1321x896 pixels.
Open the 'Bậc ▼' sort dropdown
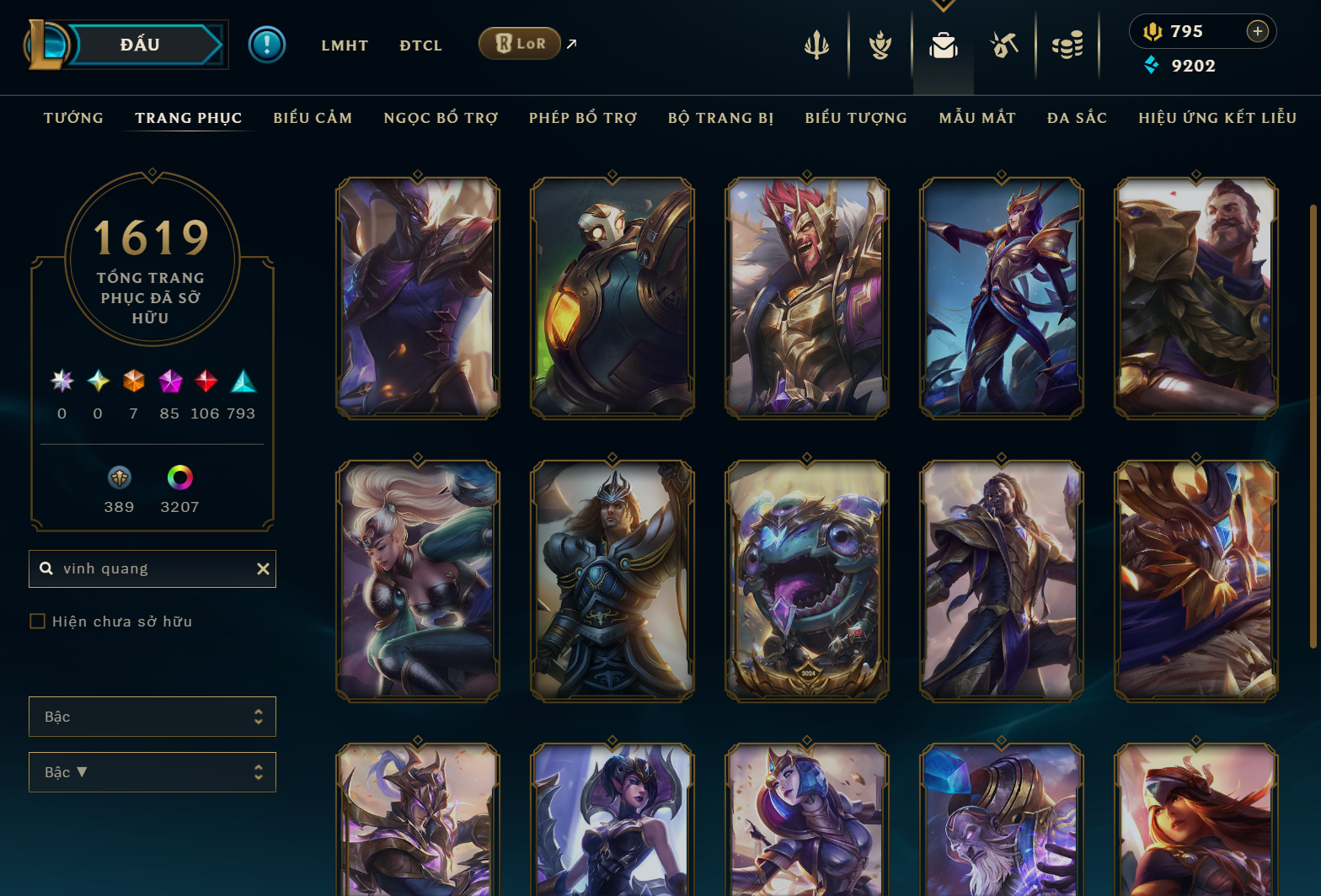coord(152,771)
